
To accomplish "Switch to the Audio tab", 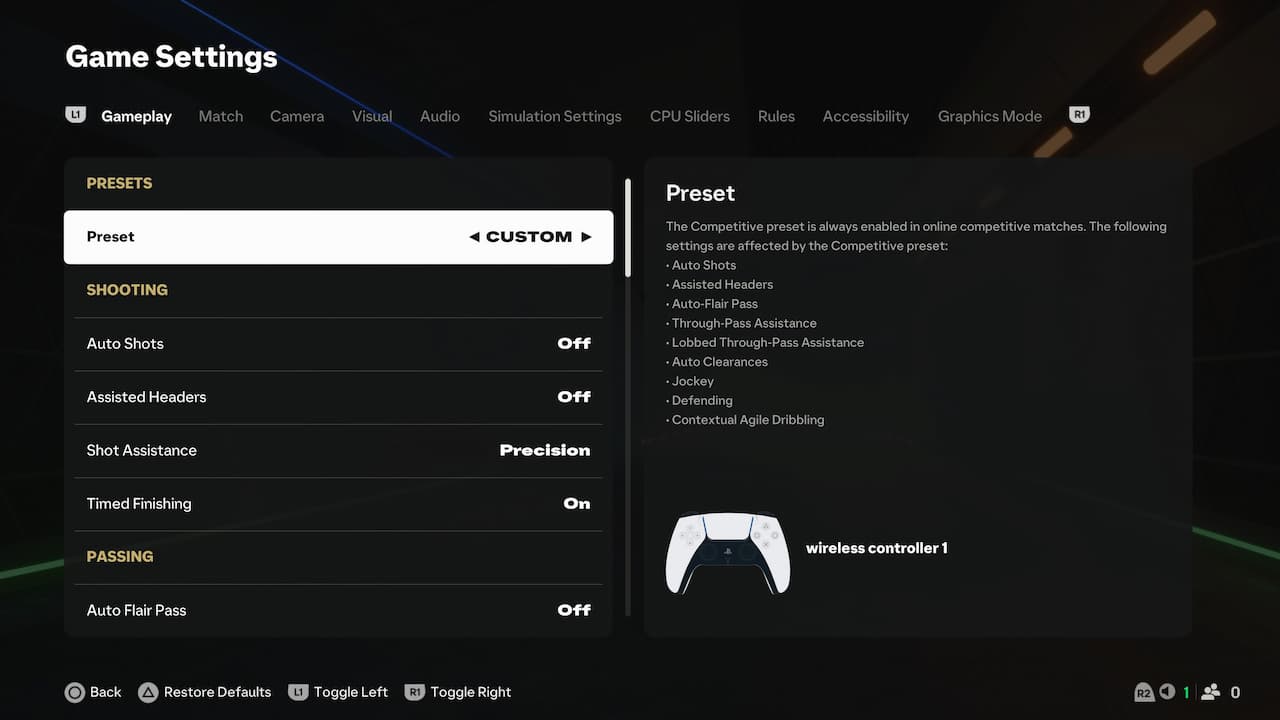I will tap(440, 116).
